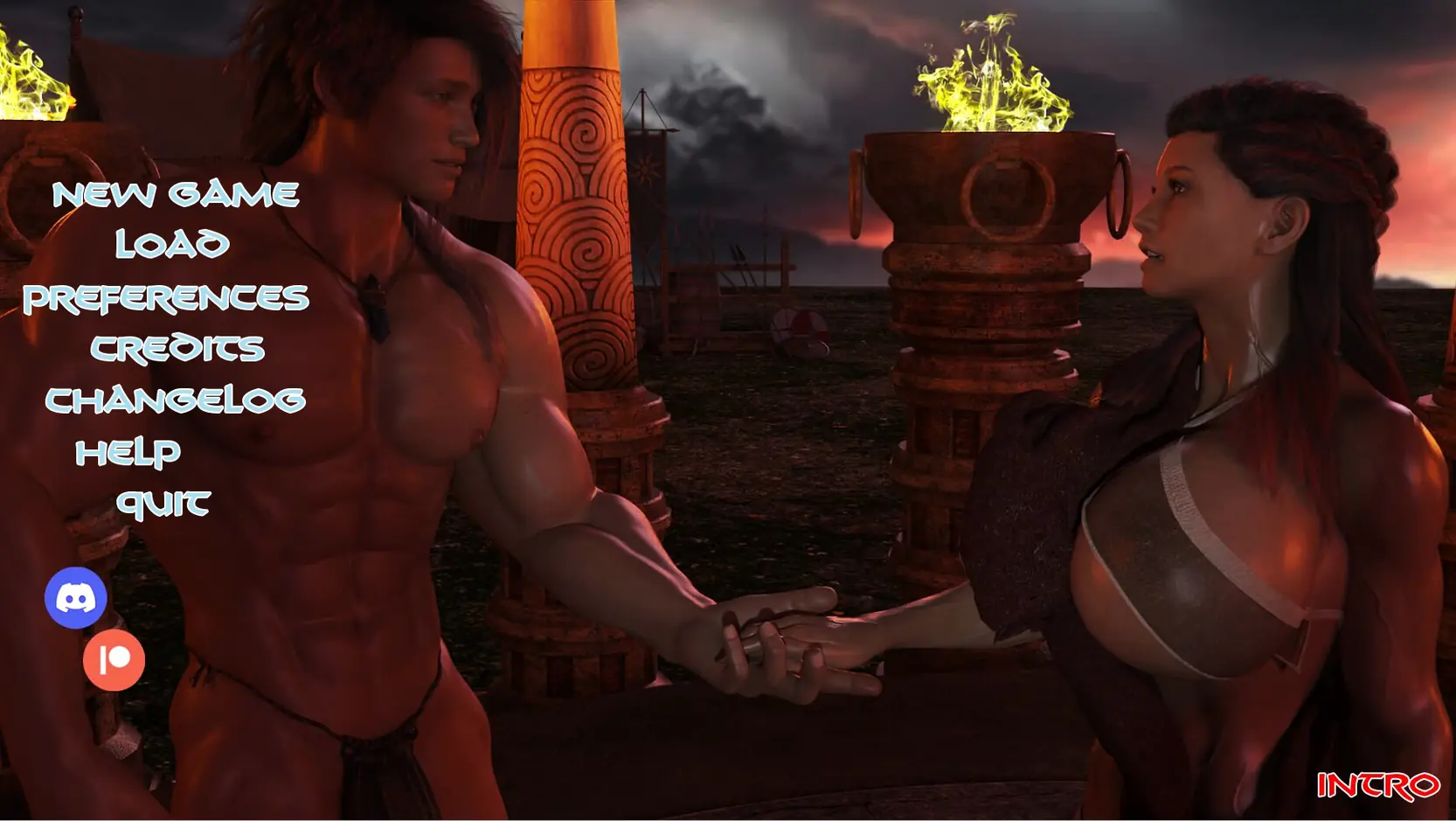Click the Discord icon
The height and width of the screenshot is (821, 1456).
tap(76, 598)
